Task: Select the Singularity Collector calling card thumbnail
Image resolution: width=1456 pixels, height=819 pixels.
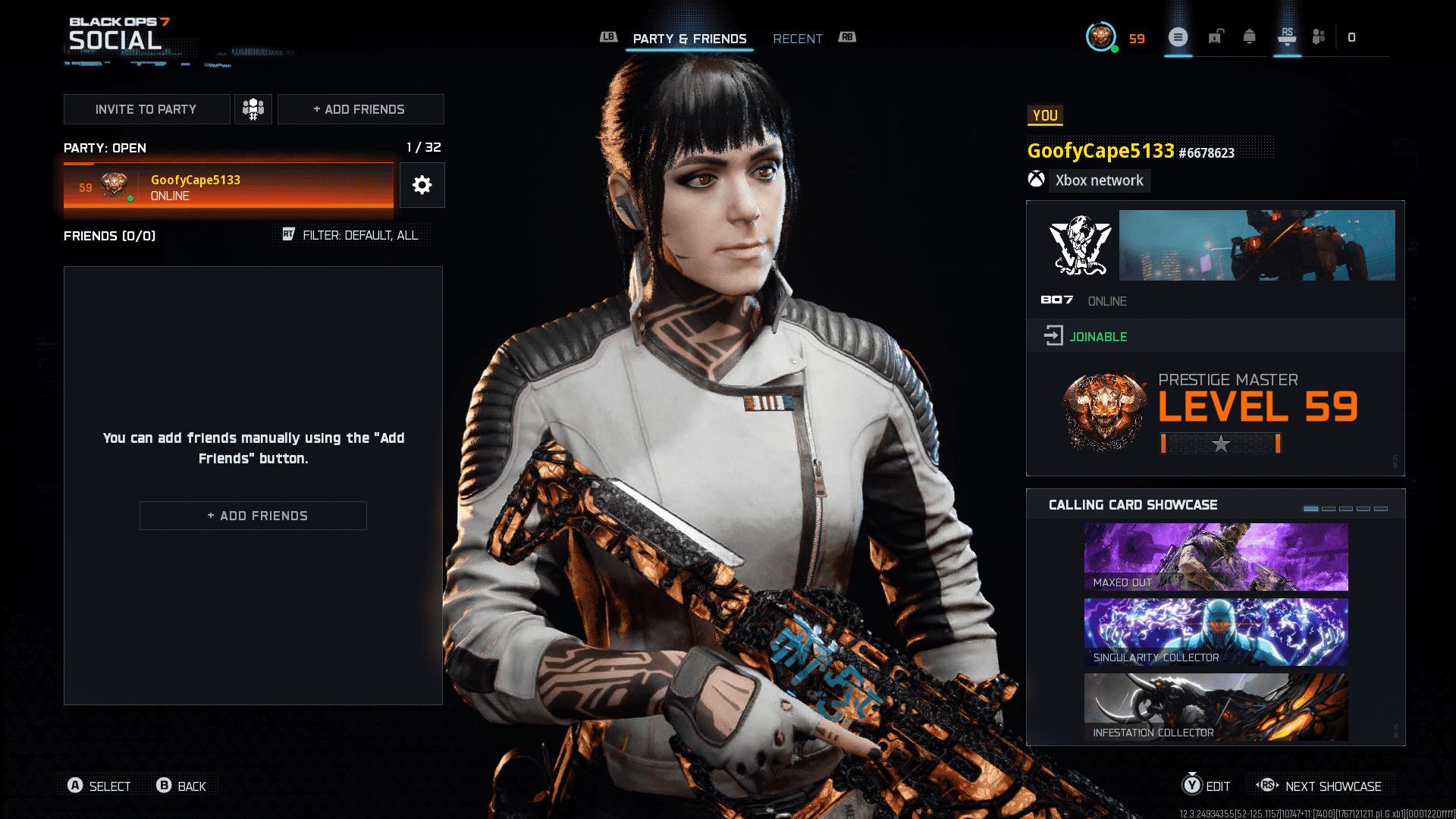Action: (x=1216, y=632)
